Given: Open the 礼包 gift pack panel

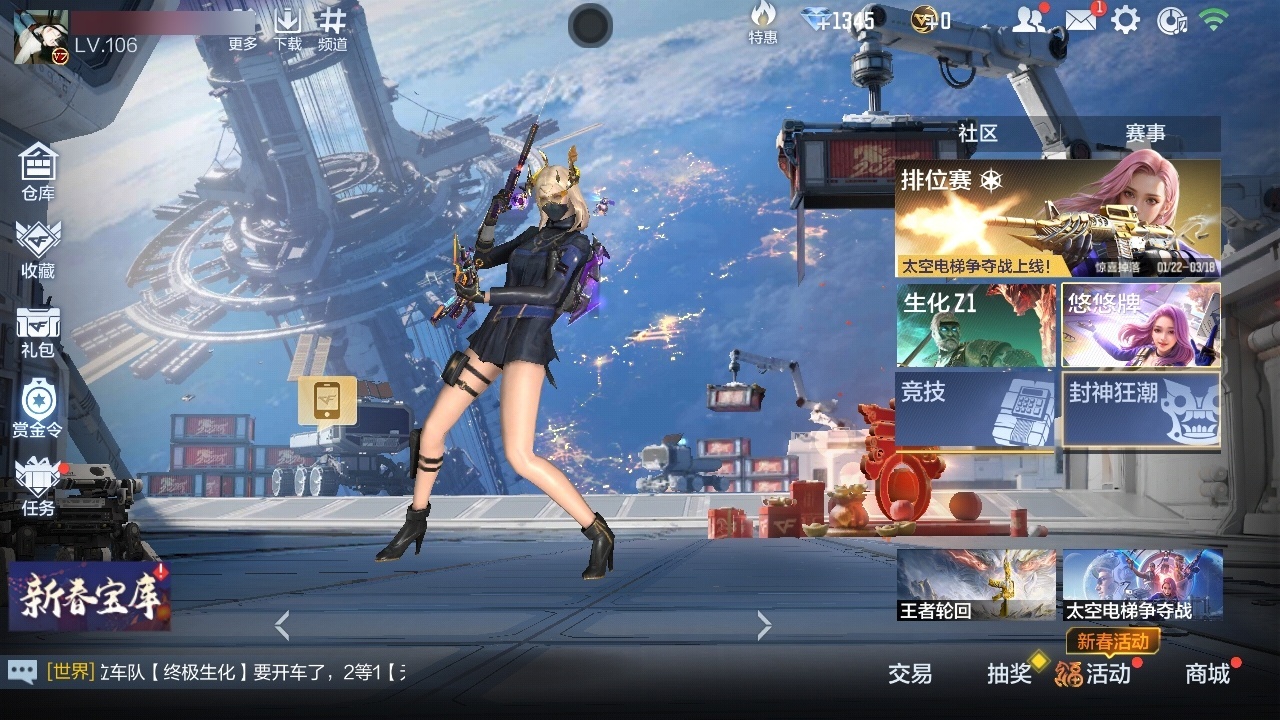Looking at the screenshot, I should coord(37,330).
